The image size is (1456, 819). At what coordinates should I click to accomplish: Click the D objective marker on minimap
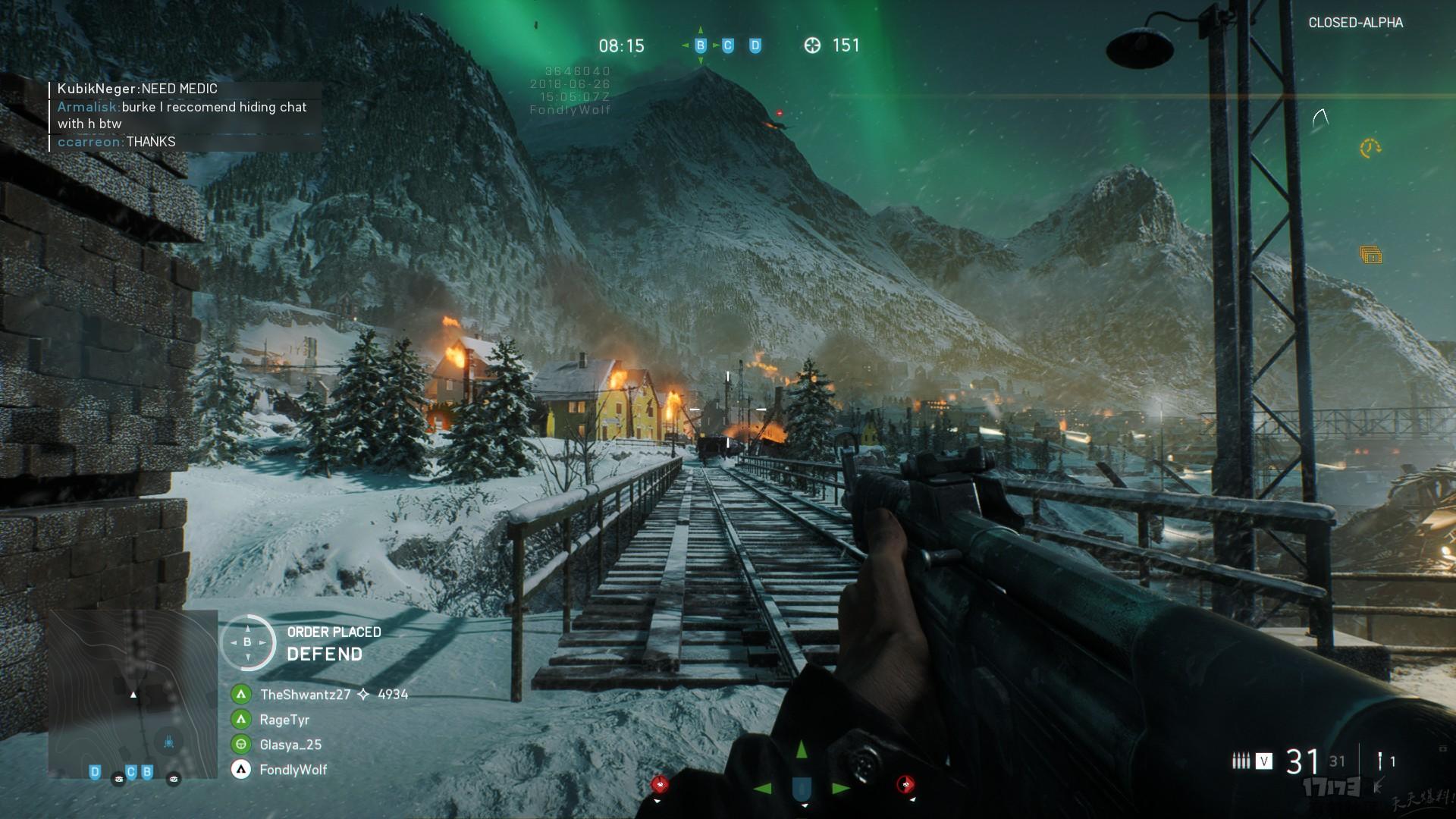[95, 772]
